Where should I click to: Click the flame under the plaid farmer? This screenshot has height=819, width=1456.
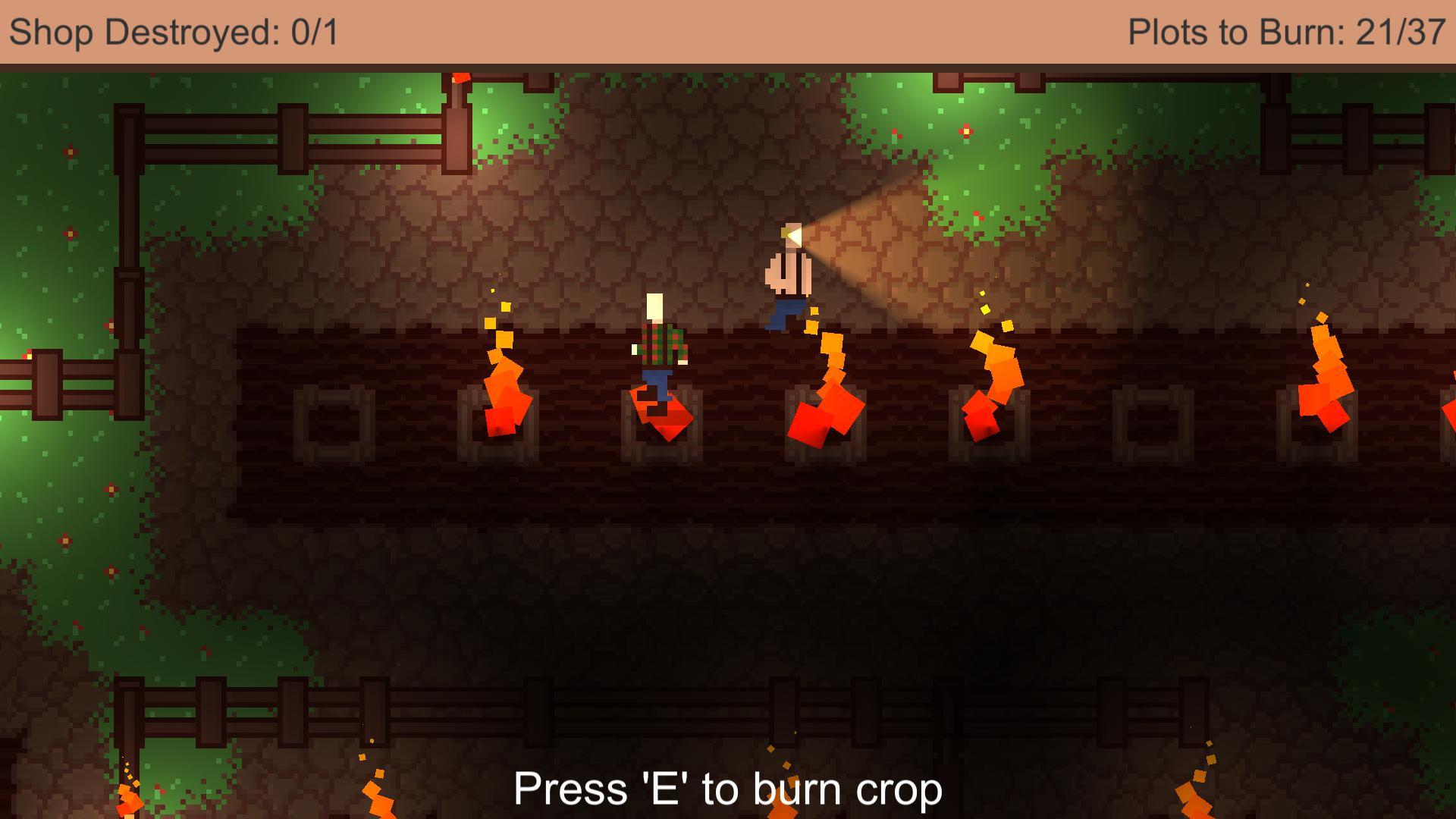[x=660, y=413]
